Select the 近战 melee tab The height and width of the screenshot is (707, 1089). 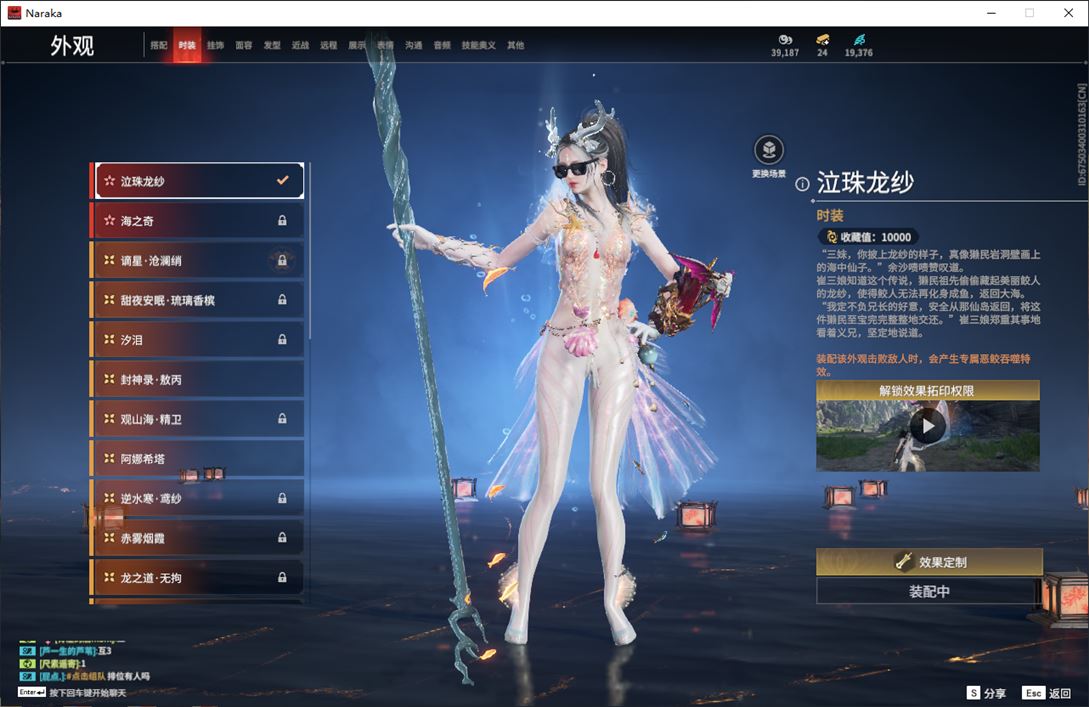300,45
